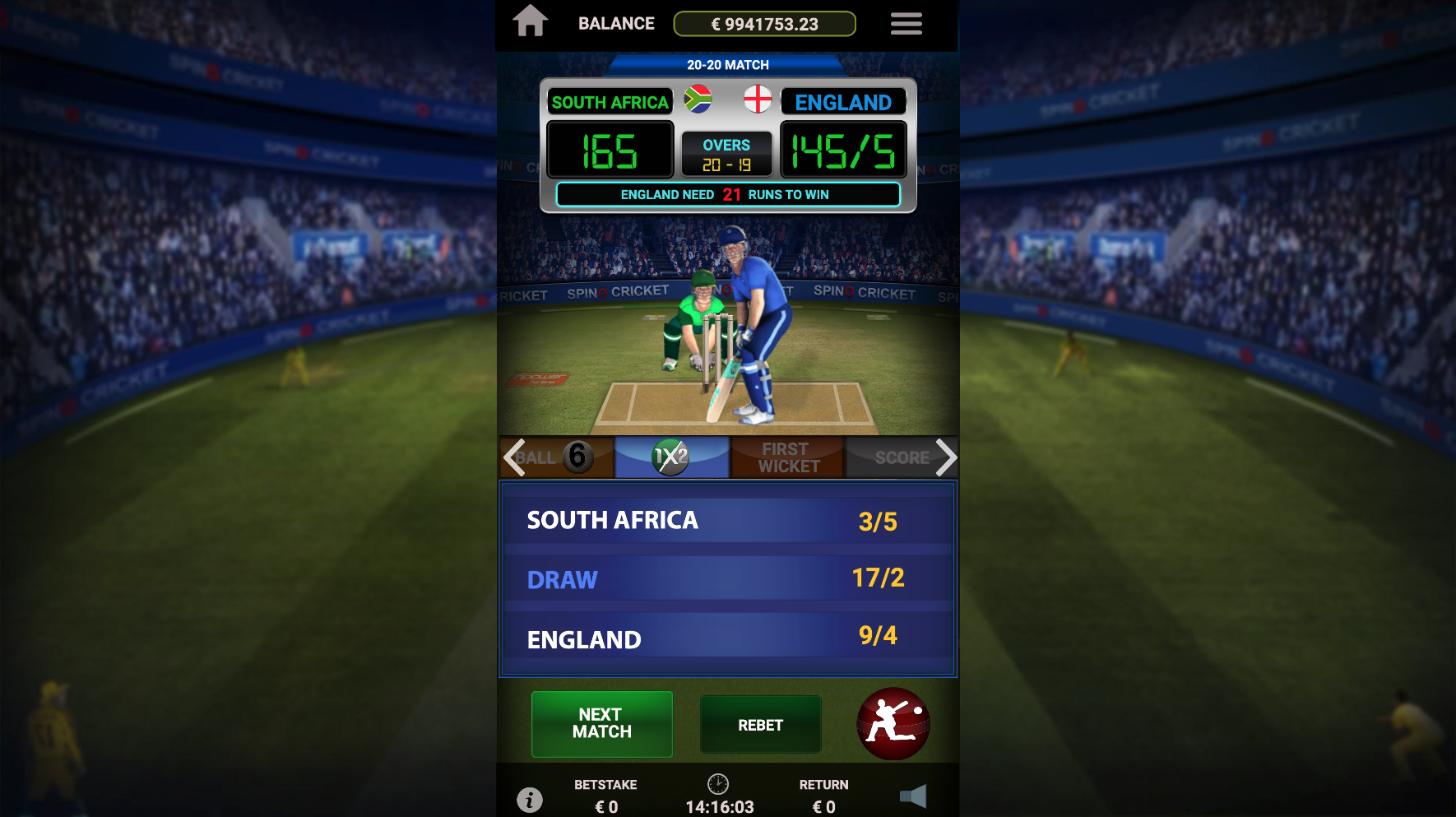The width and height of the screenshot is (1456, 817).
Task: Toggle the sound speaker icon
Action: pos(913,796)
